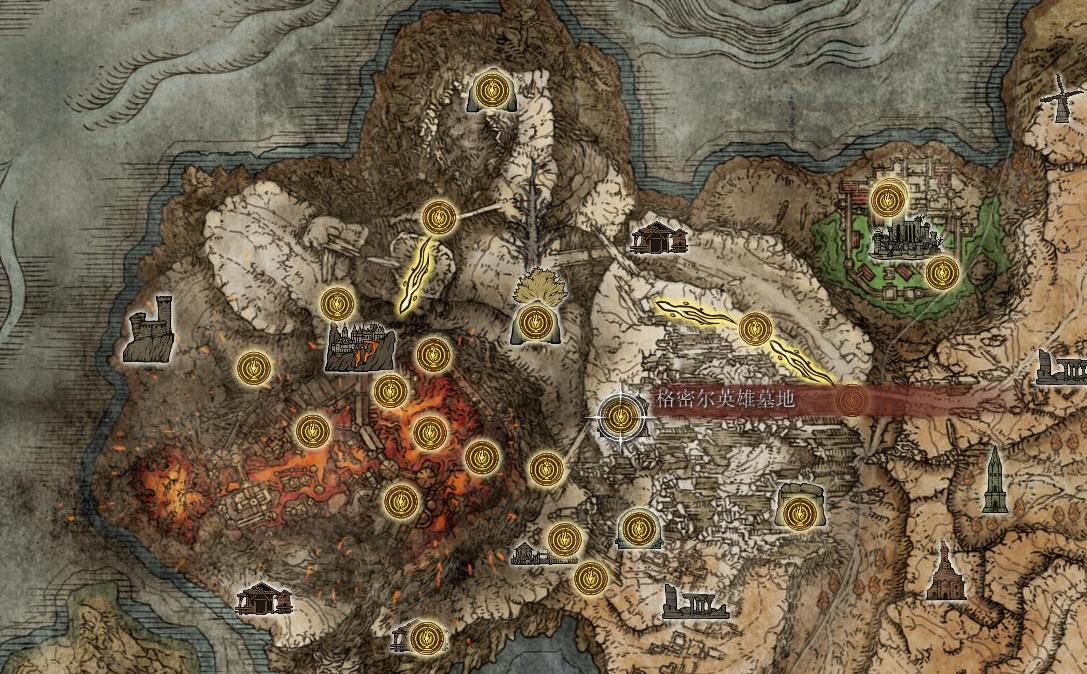Screen dimensions: 1087x674
Task: Select the 格密尔英雄墓地 site of grace
Action: (619, 416)
